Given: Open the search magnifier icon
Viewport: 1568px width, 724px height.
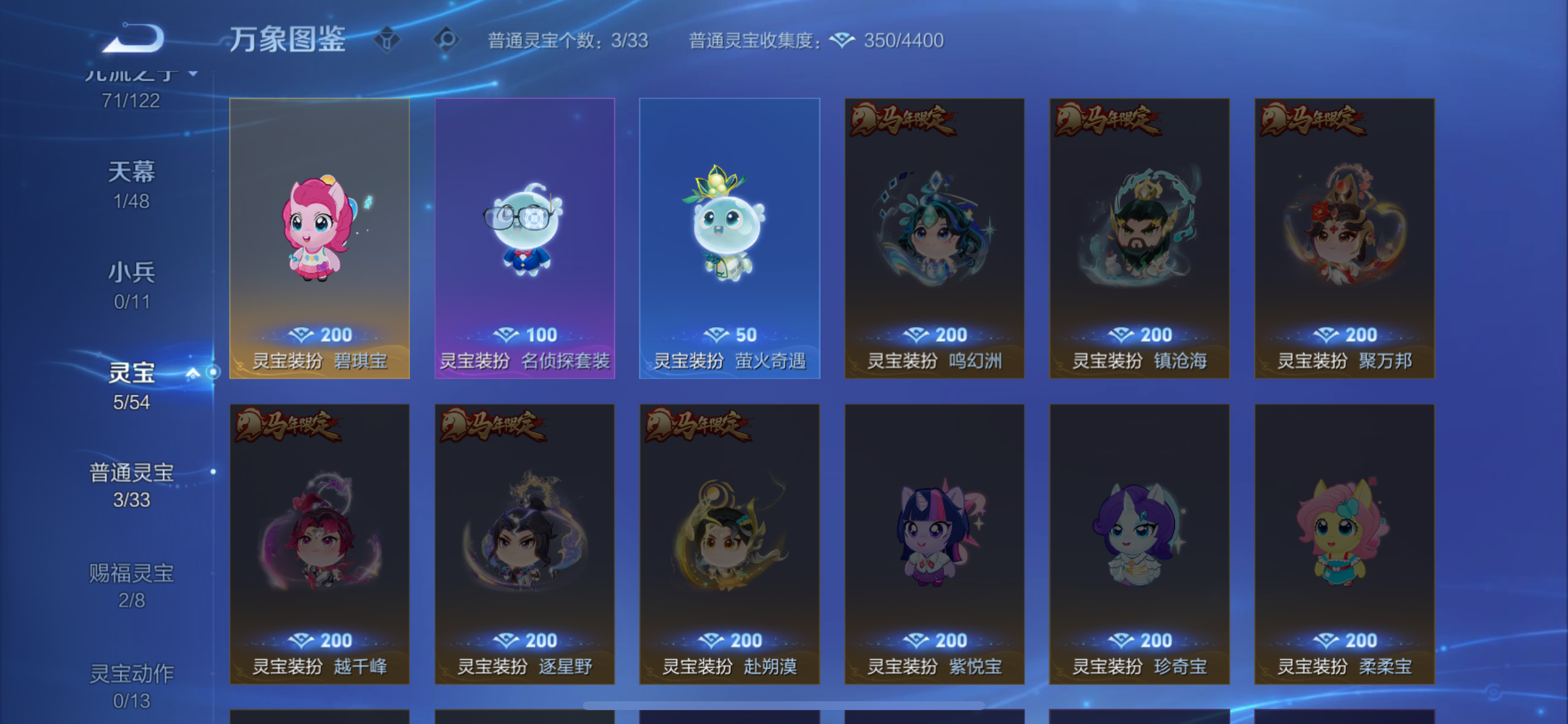Looking at the screenshot, I should pos(447,39).
